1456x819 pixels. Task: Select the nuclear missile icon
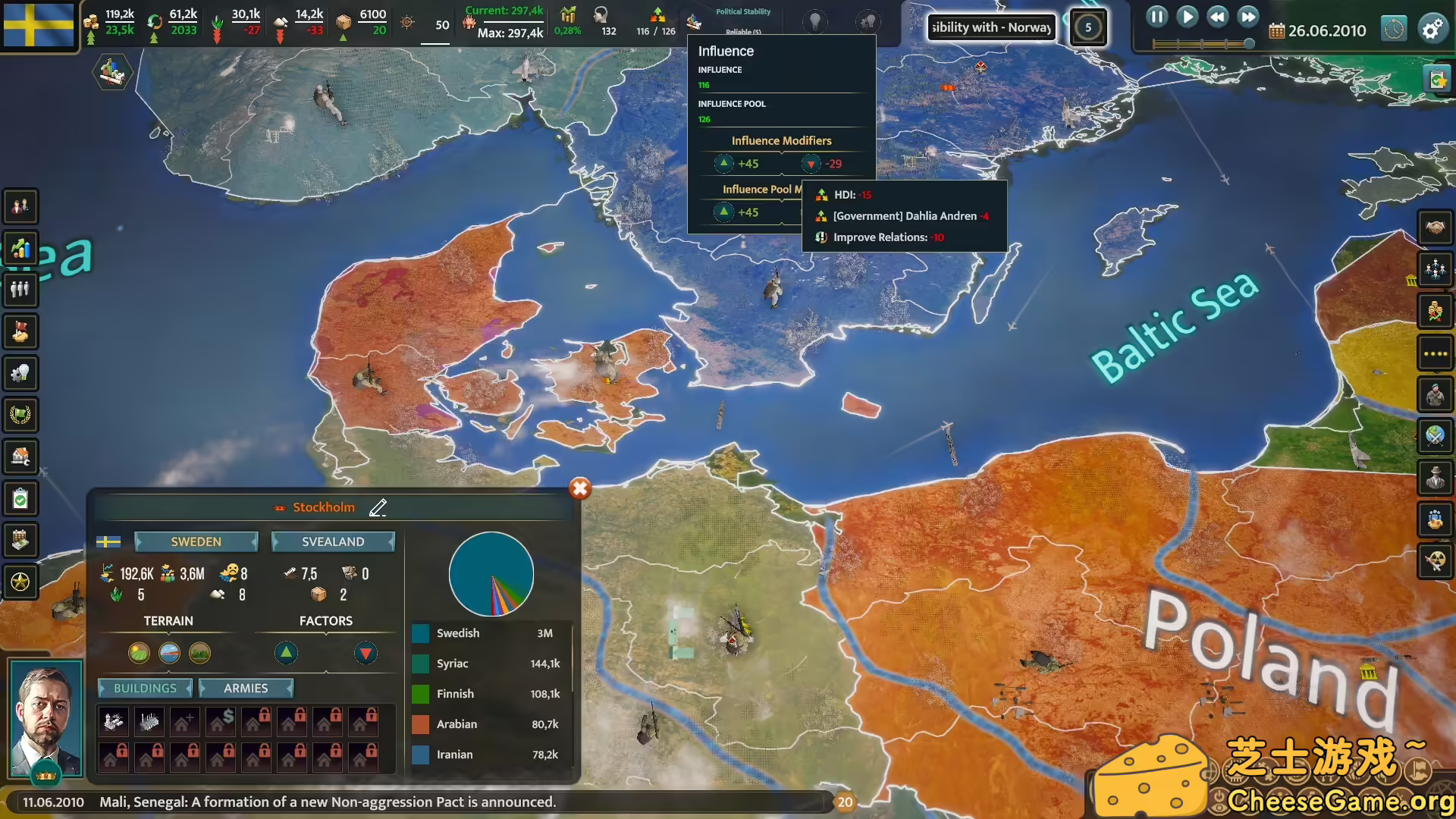(1436, 563)
